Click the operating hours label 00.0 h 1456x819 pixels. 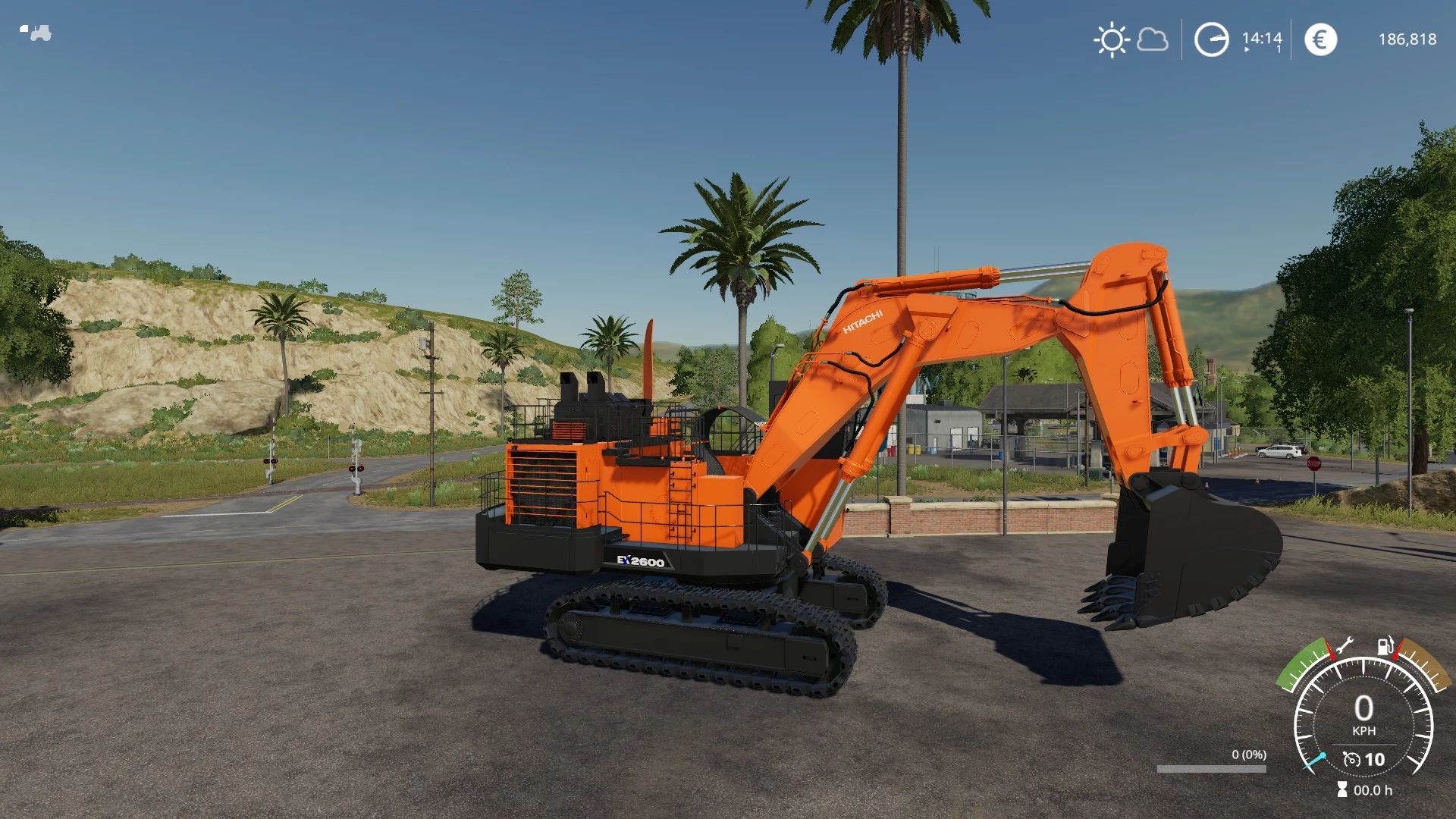pyautogui.click(x=1374, y=790)
